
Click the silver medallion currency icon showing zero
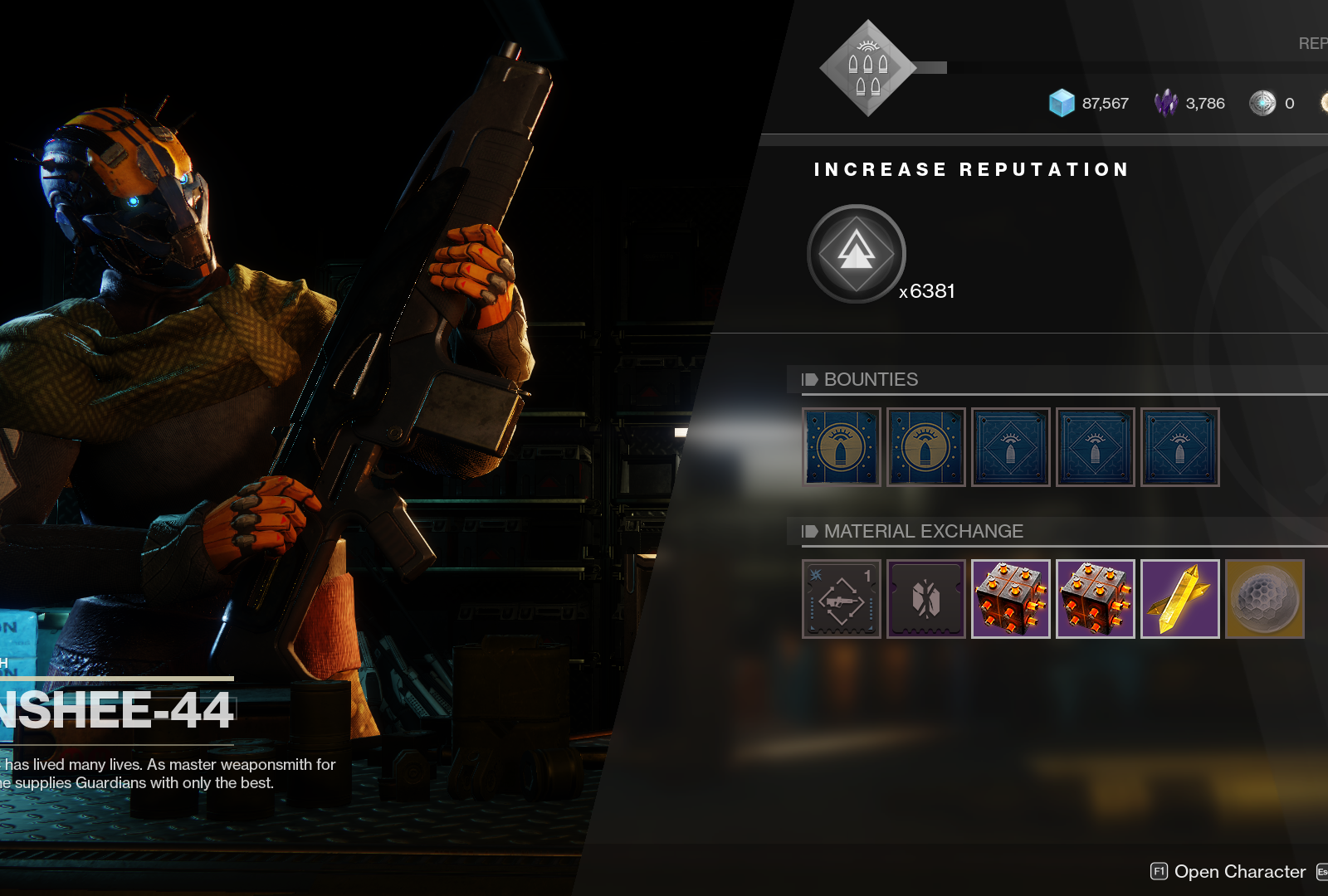1263,103
